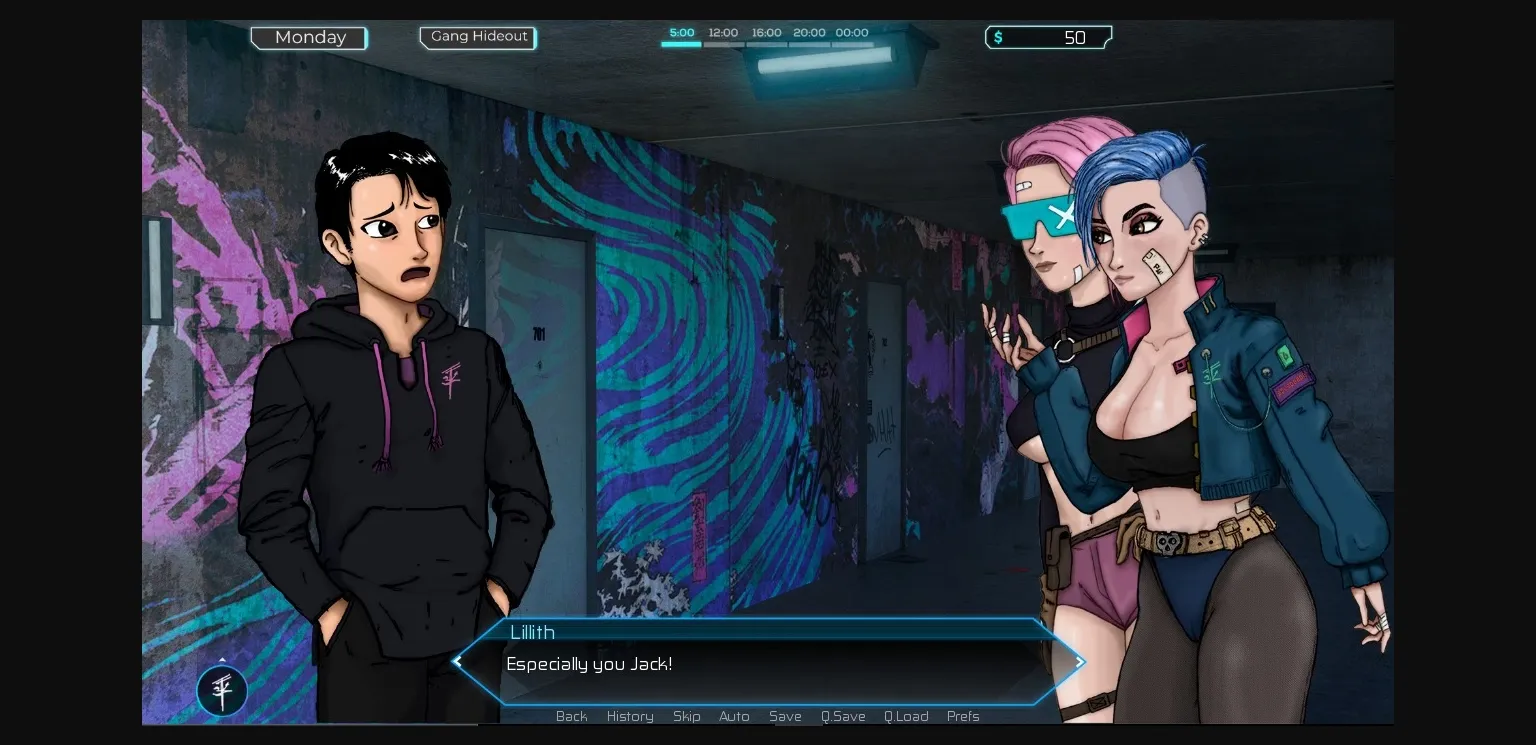Click the Lillith name tag on dialogue box

[x=532, y=632]
